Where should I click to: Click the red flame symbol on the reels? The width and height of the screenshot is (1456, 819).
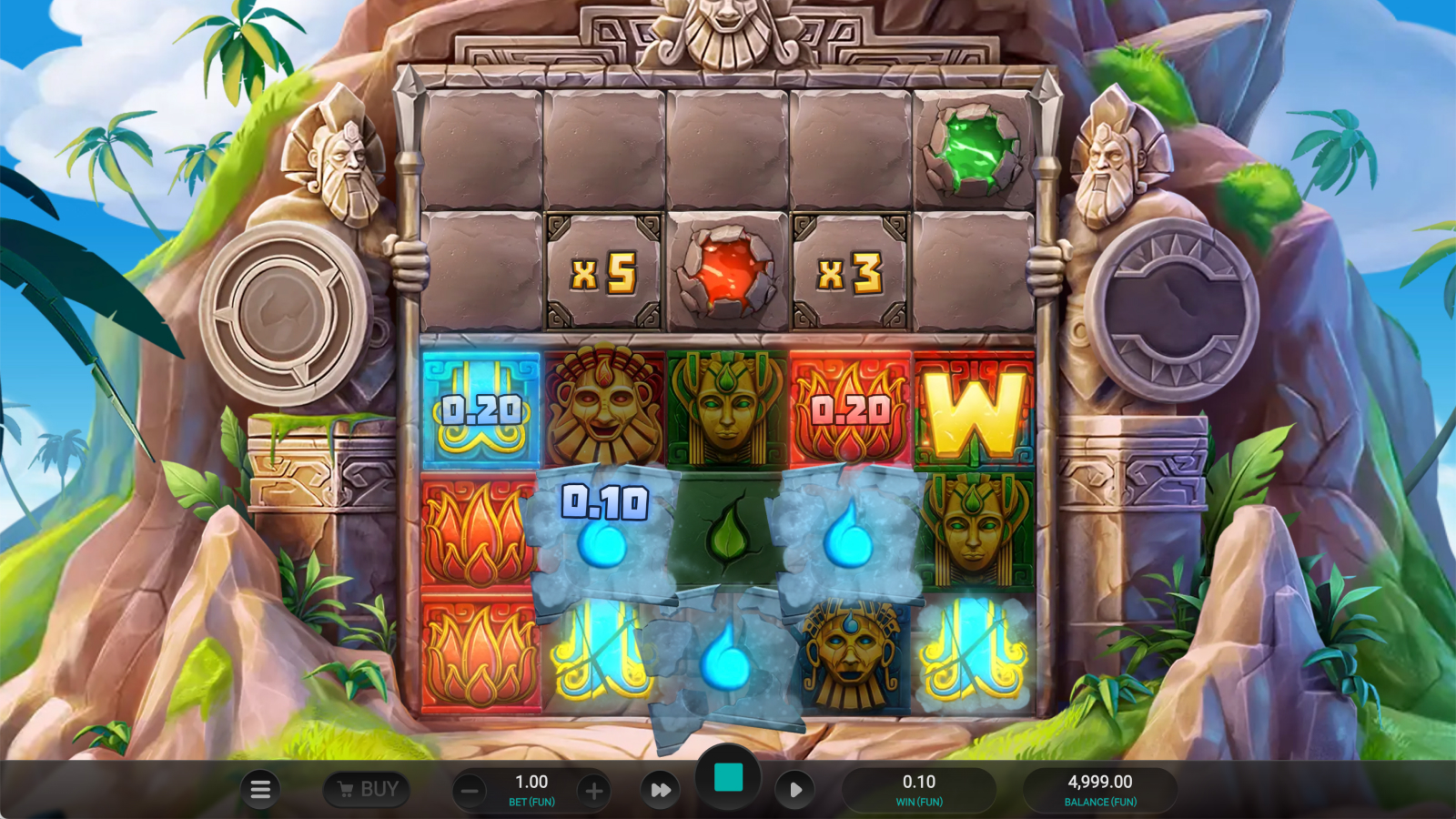click(x=478, y=531)
